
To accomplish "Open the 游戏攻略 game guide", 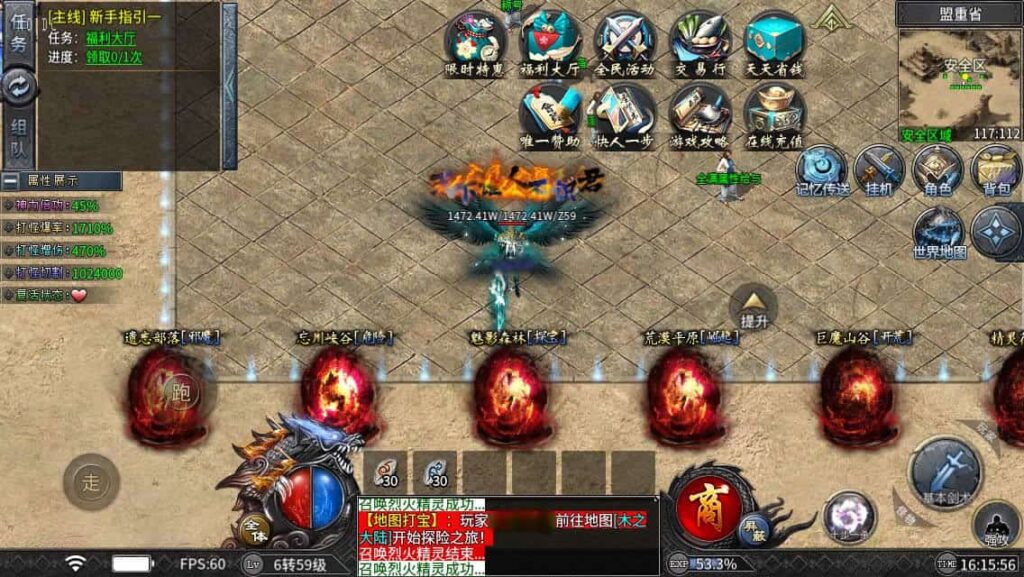I will [700, 112].
